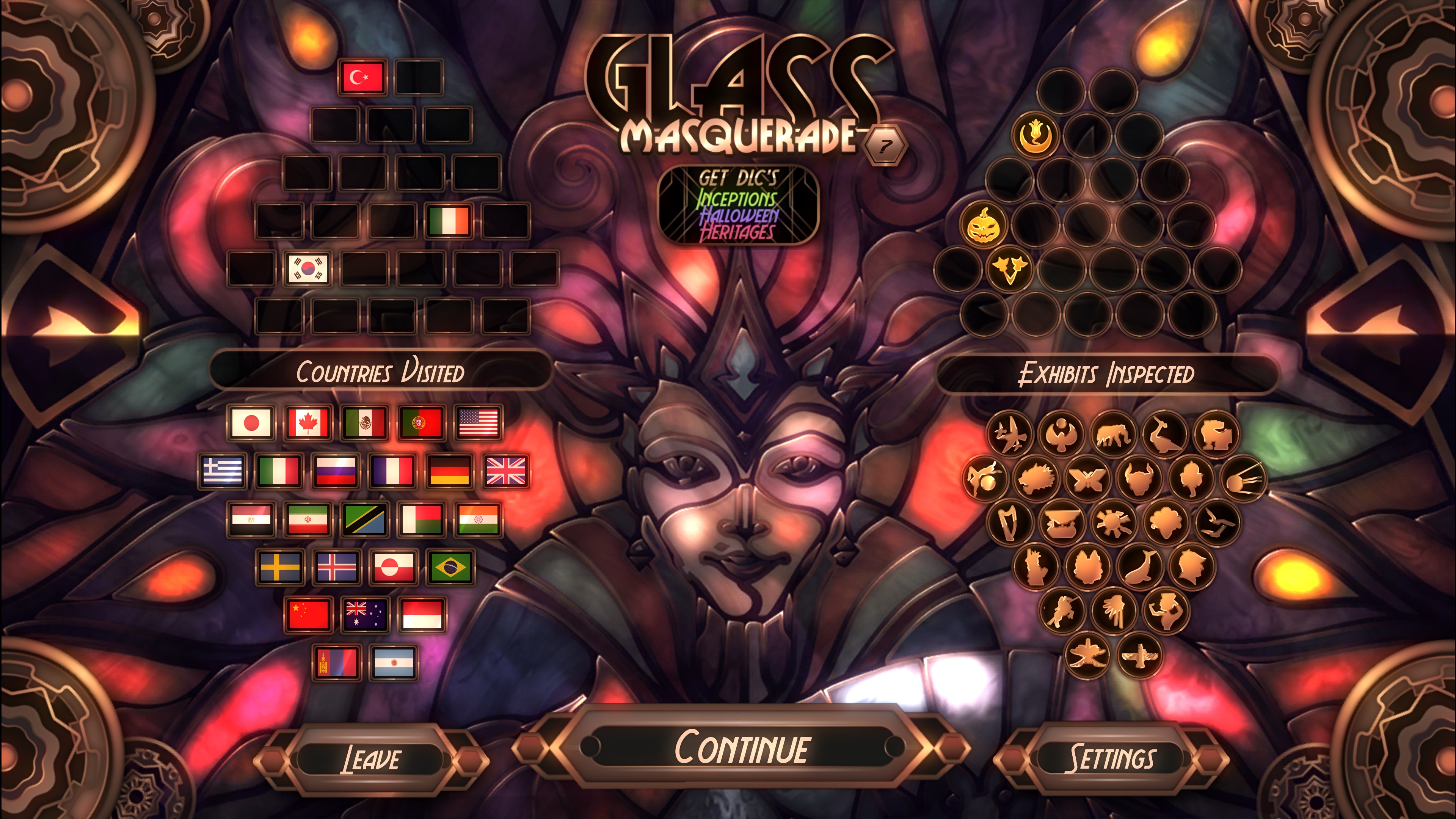Choose the Greece flag tile

[x=222, y=471]
